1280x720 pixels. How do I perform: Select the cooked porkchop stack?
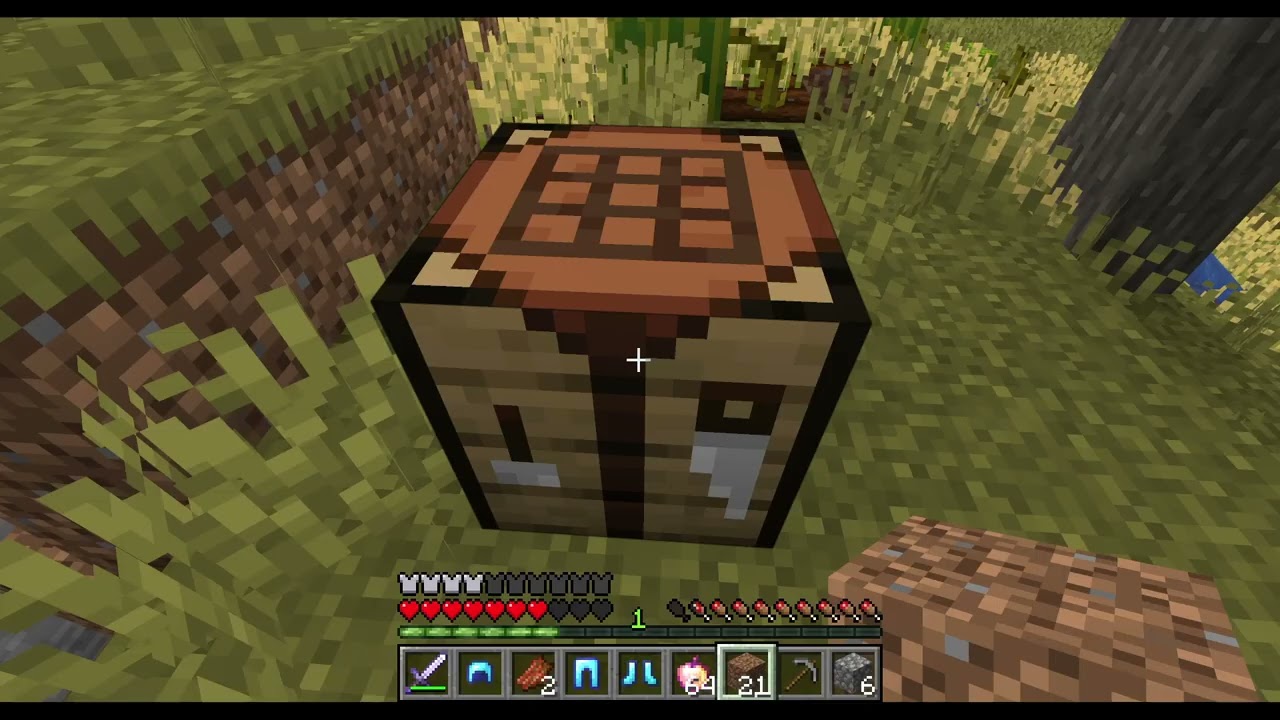533,674
